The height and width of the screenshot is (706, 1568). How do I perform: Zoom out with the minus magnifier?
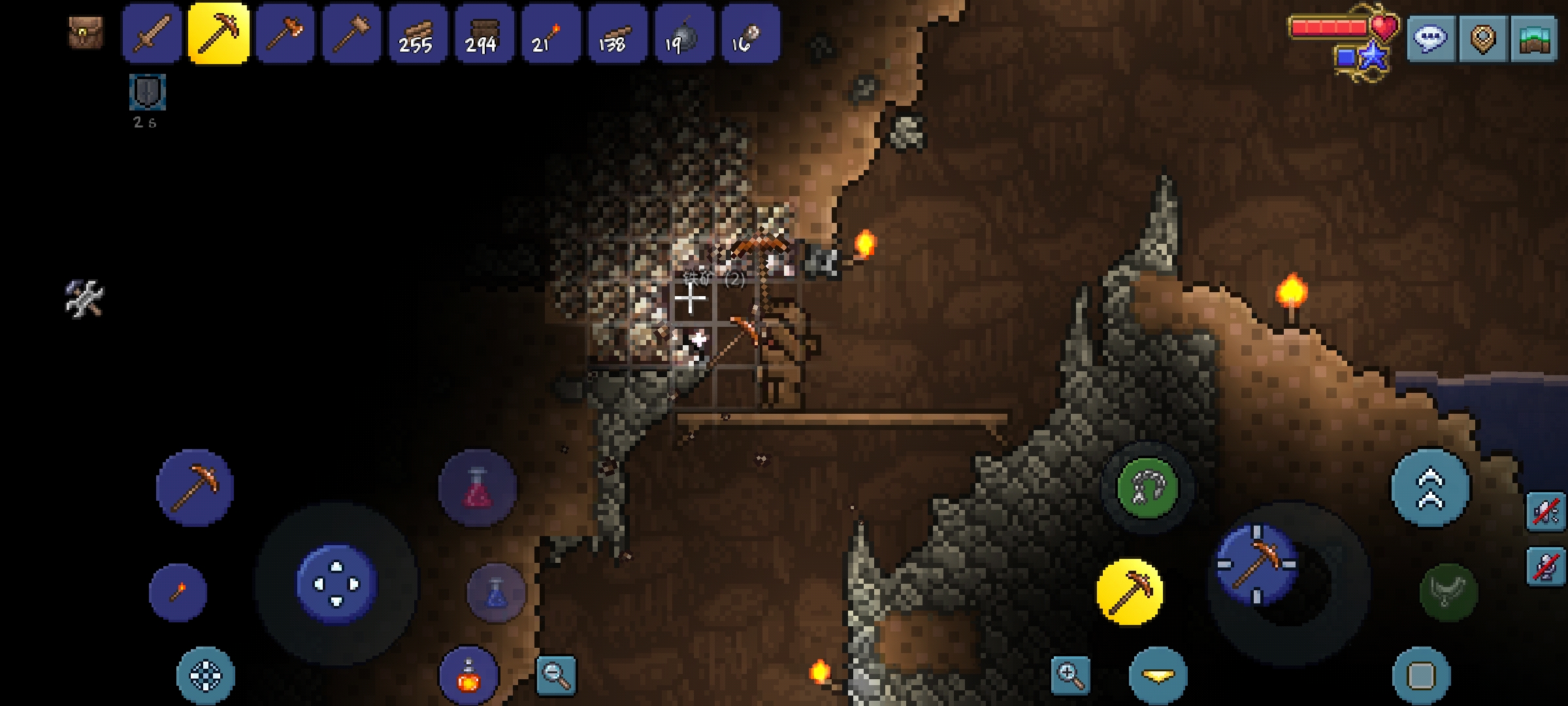click(x=556, y=675)
